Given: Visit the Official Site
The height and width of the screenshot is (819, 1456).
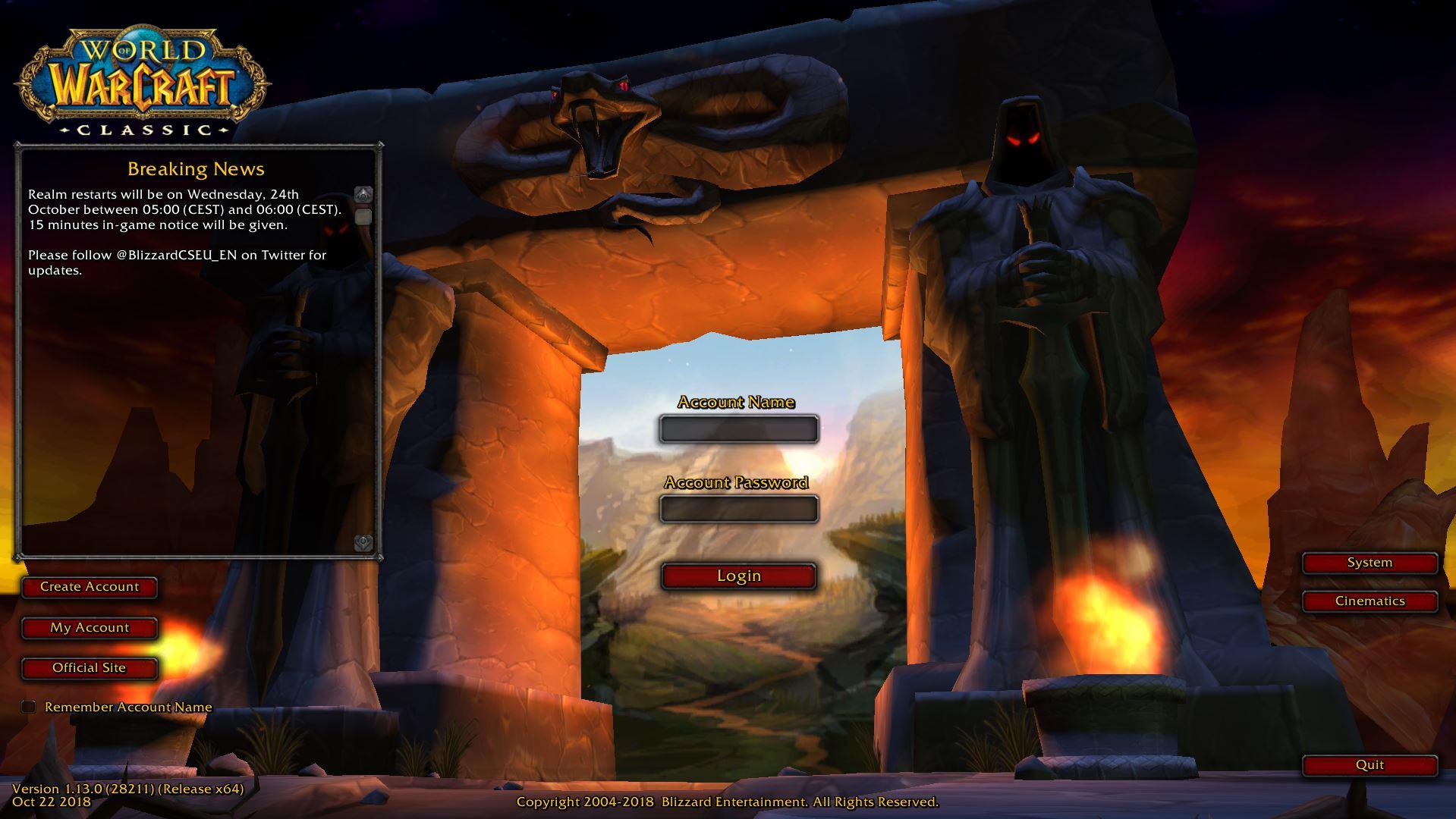Looking at the screenshot, I should [90, 668].
